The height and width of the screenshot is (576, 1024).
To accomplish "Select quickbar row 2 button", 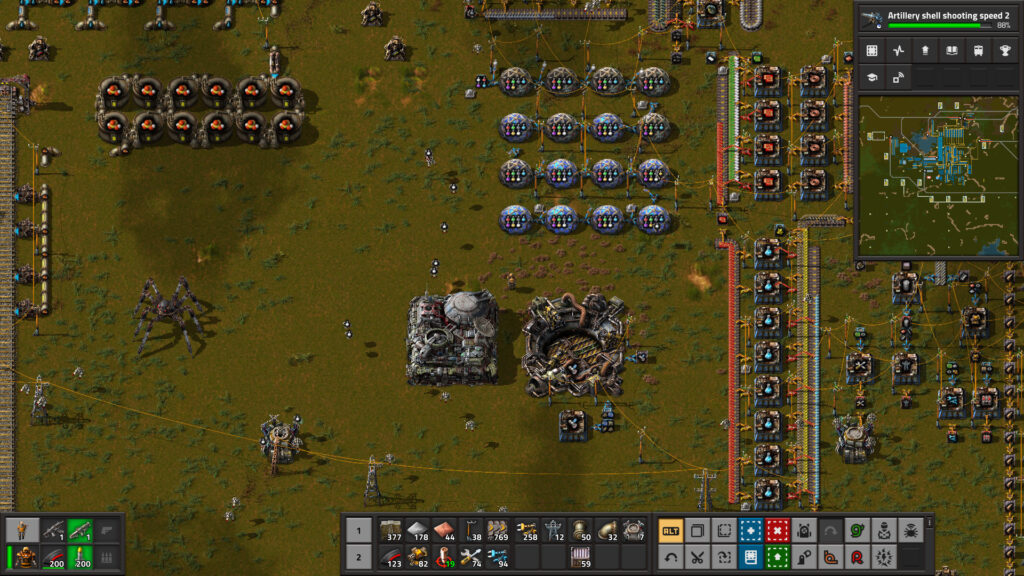I will click(359, 557).
